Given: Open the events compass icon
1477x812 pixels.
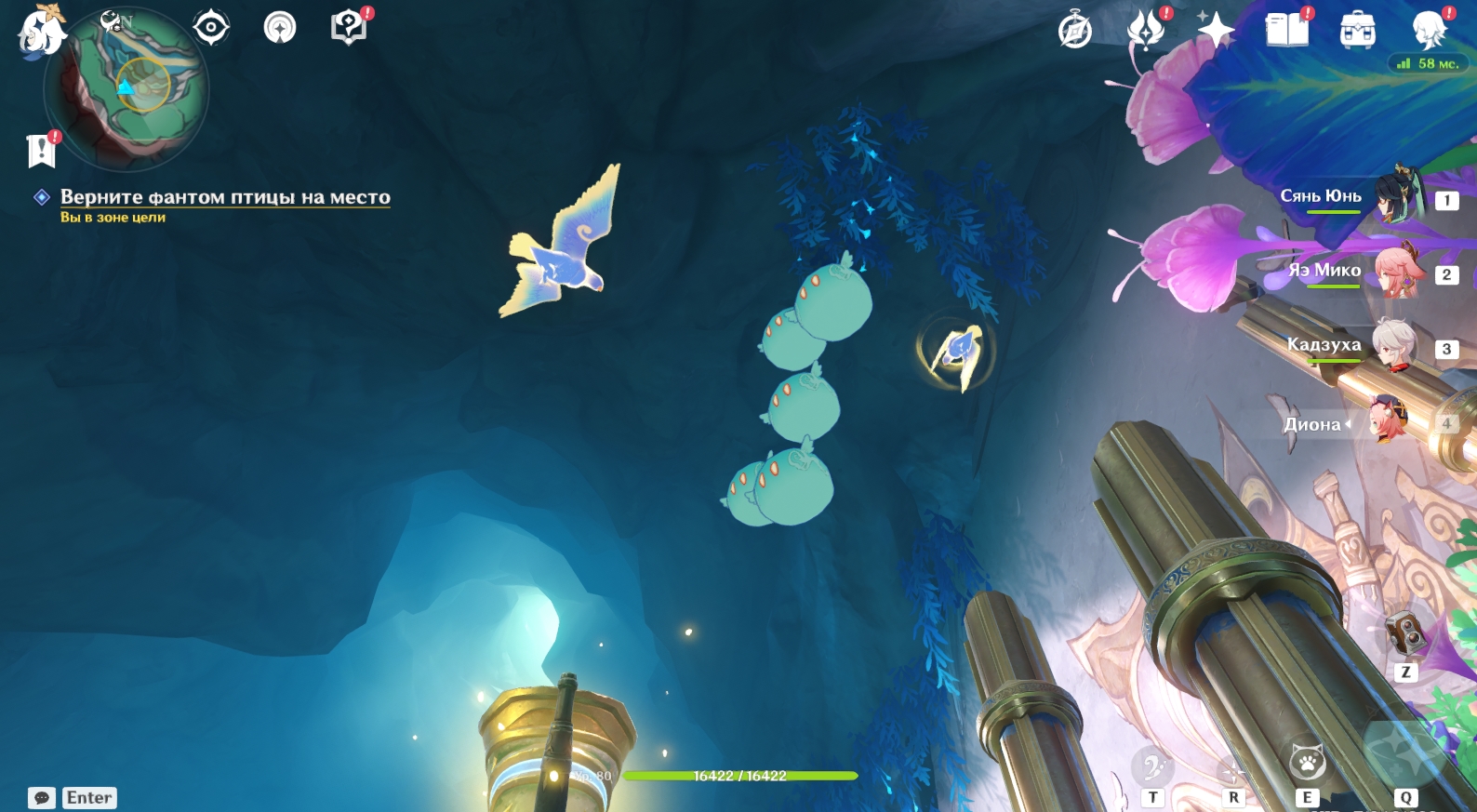Looking at the screenshot, I should [280, 28].
